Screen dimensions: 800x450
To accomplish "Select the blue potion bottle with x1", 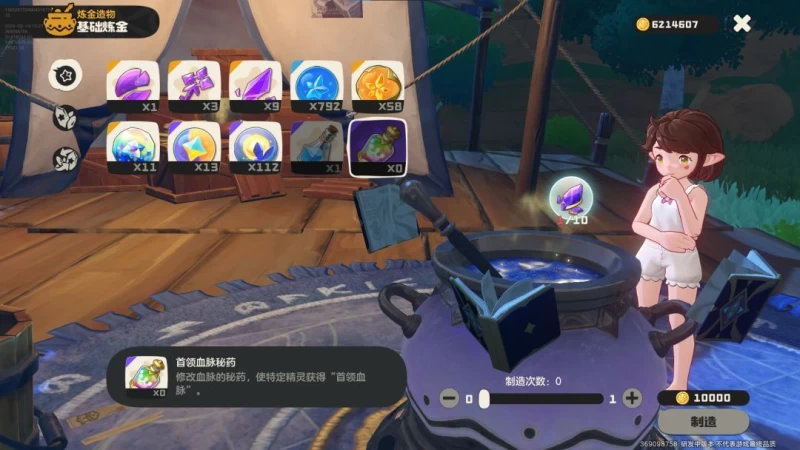I will (x=316, y=145).
